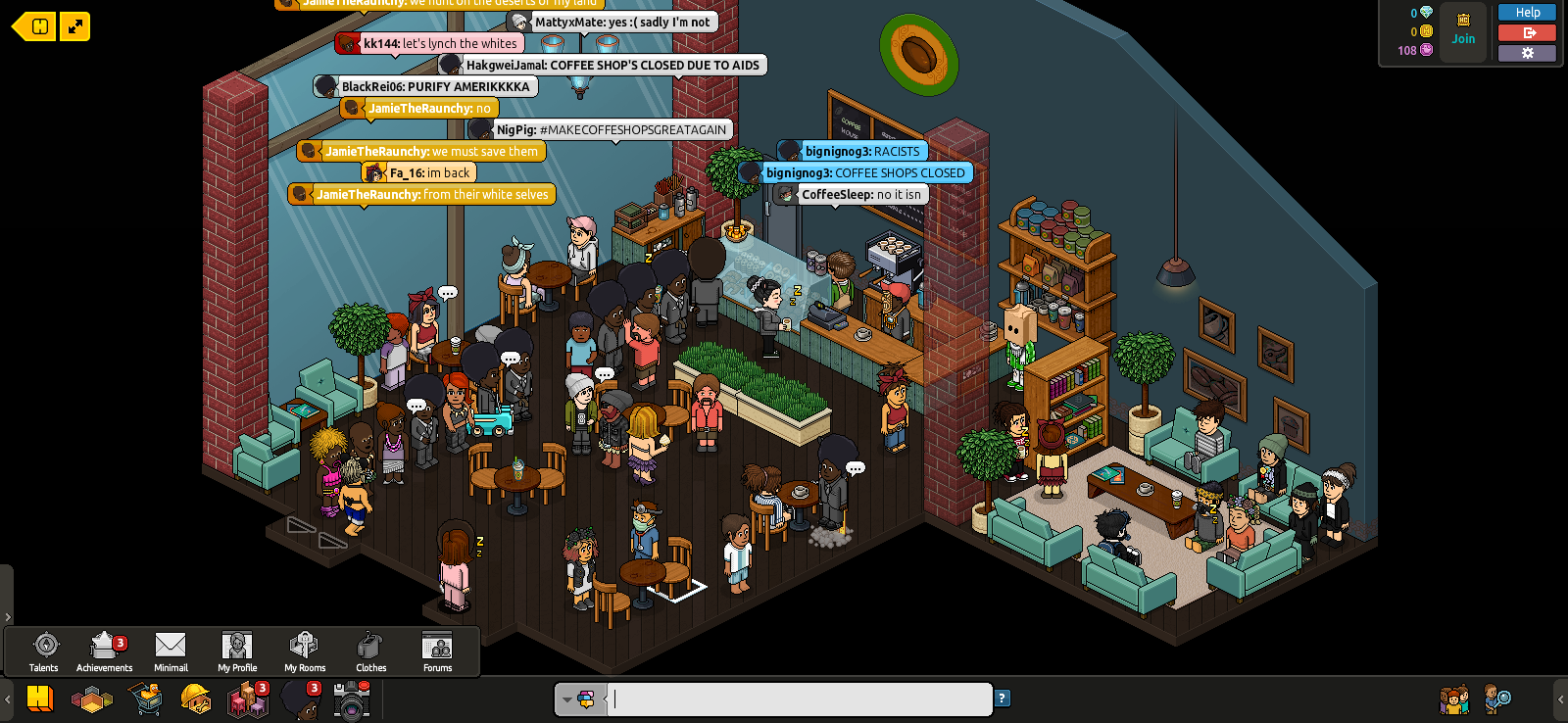Open the shopping cart catalog
The height and width of the screenshot is (723, 1568).
[x=145, y=699]
